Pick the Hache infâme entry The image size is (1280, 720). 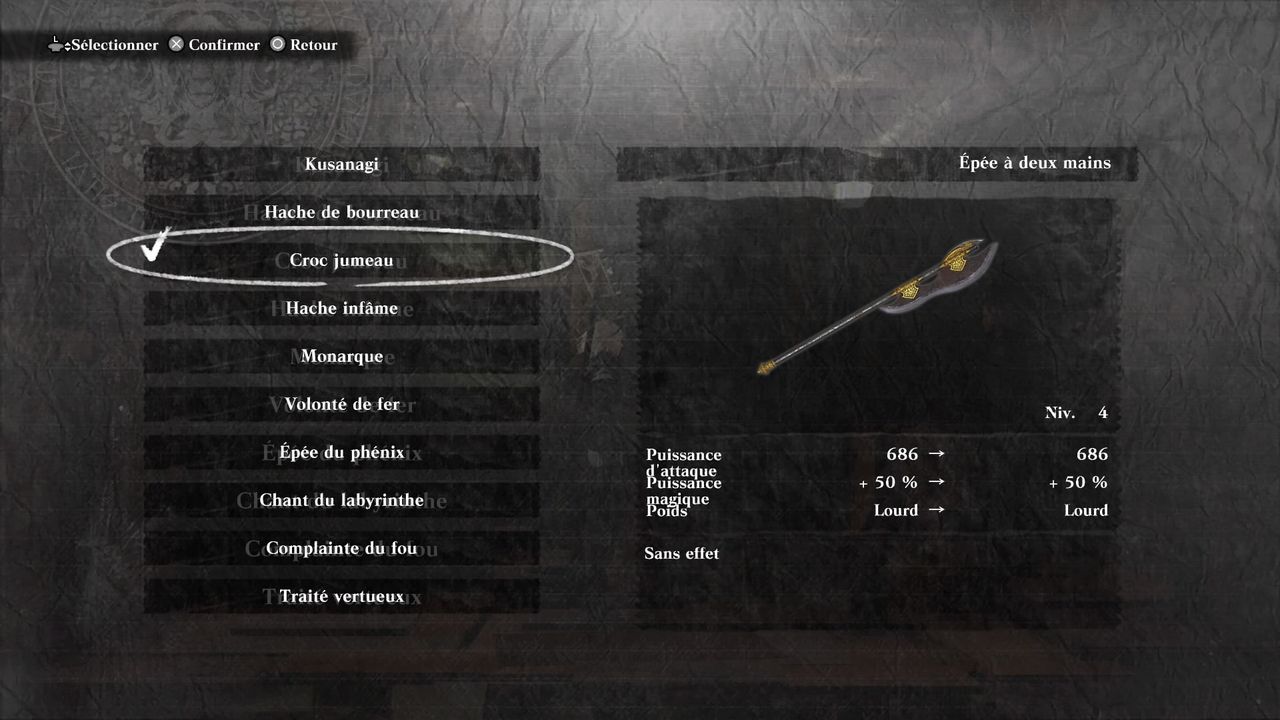[341, 308]
